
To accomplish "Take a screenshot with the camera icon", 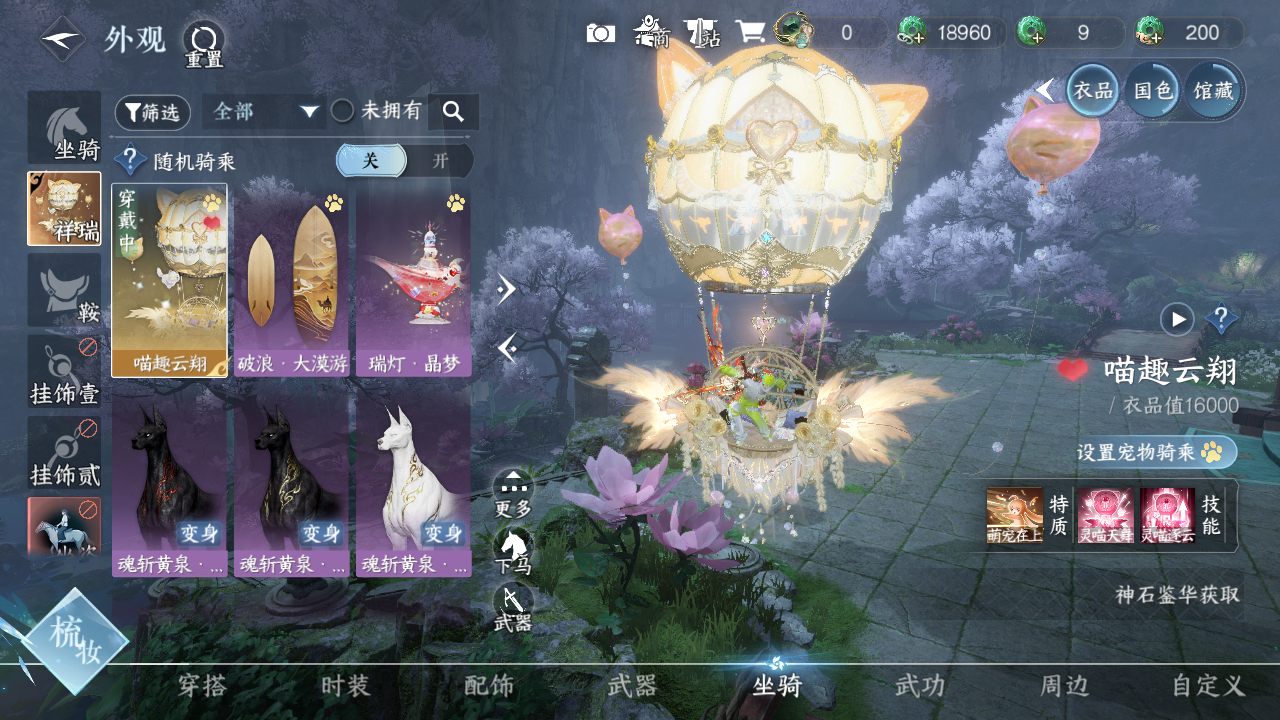I will coord(600,33).
